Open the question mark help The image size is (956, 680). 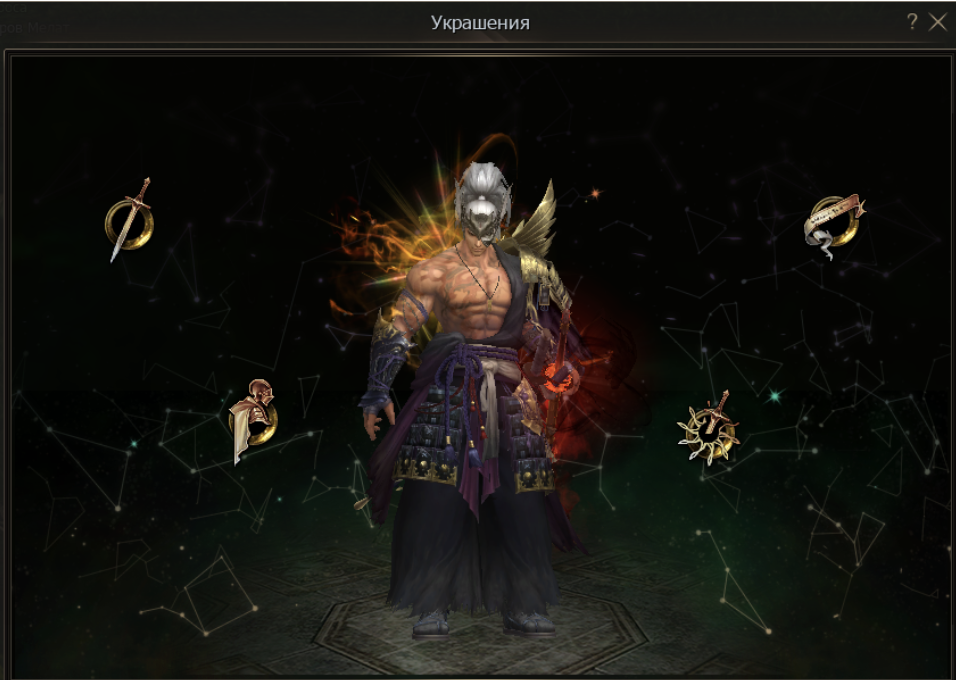[x=912, y=22]
